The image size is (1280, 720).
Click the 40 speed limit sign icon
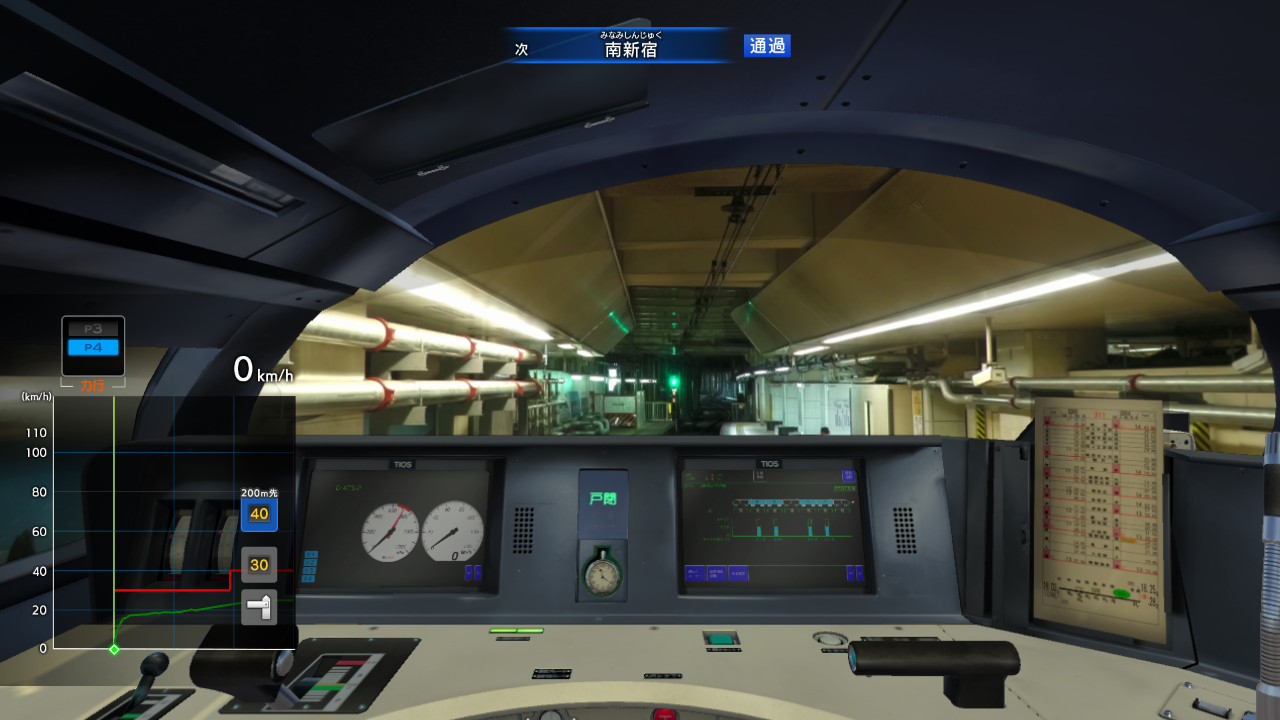259,514
